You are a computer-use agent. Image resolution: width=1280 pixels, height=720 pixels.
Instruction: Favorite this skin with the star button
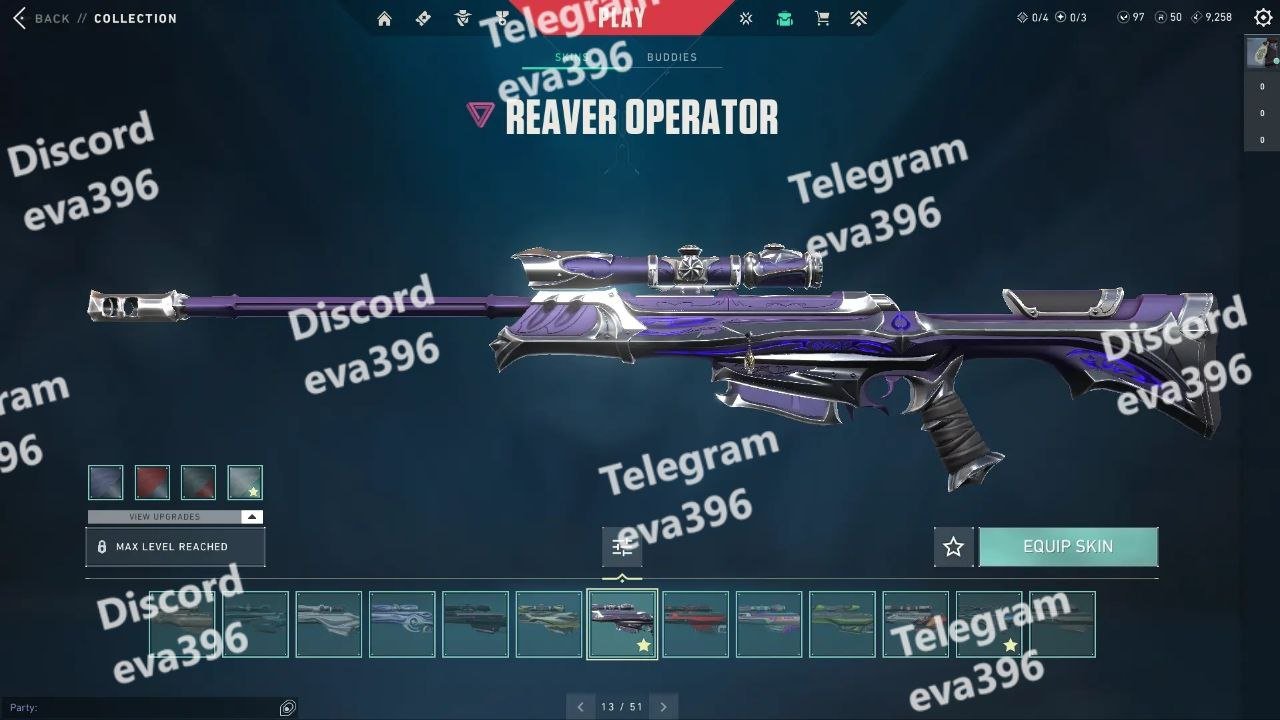click(953, 547)
